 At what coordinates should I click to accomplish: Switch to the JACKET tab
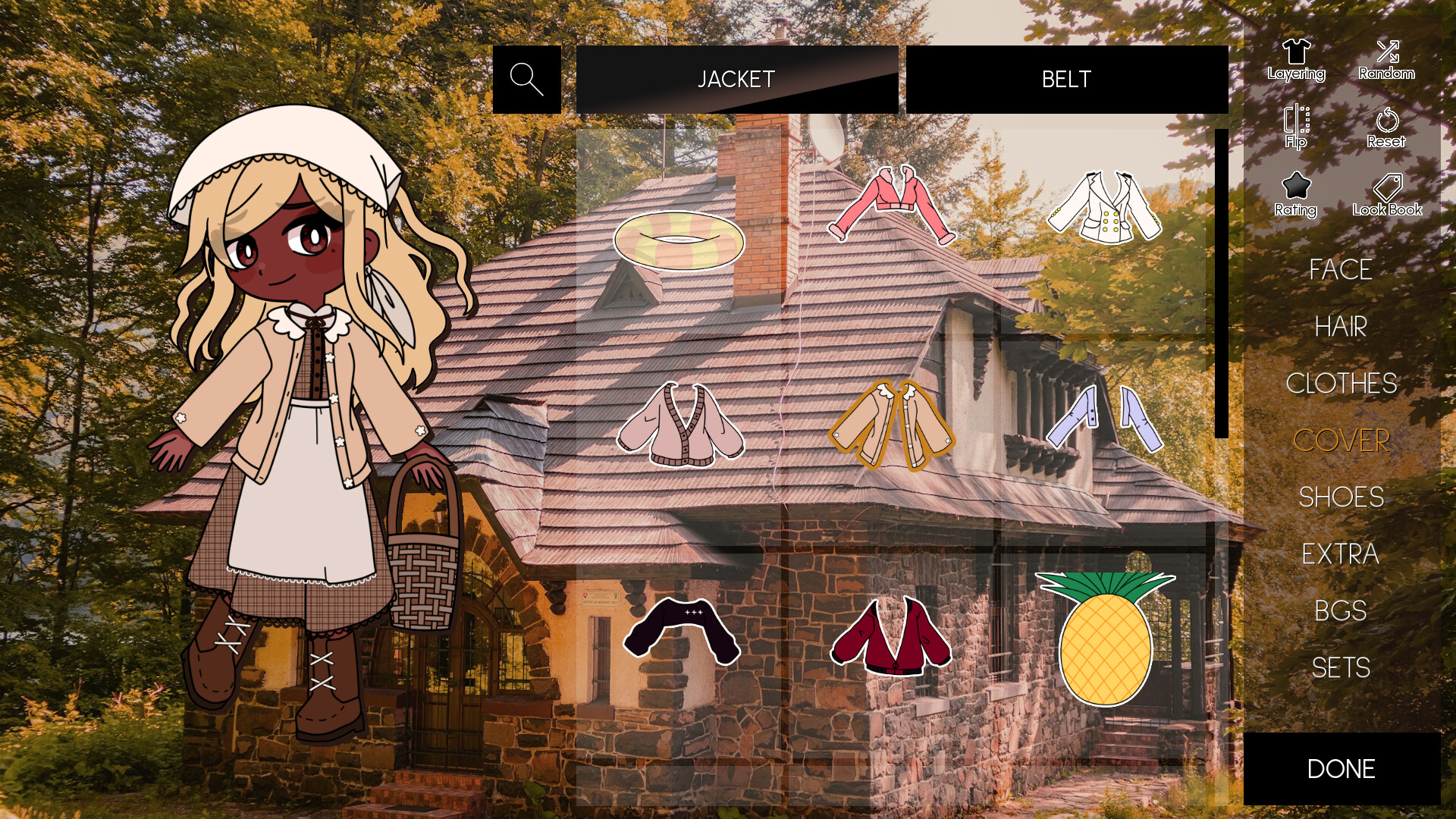[735, 78]
